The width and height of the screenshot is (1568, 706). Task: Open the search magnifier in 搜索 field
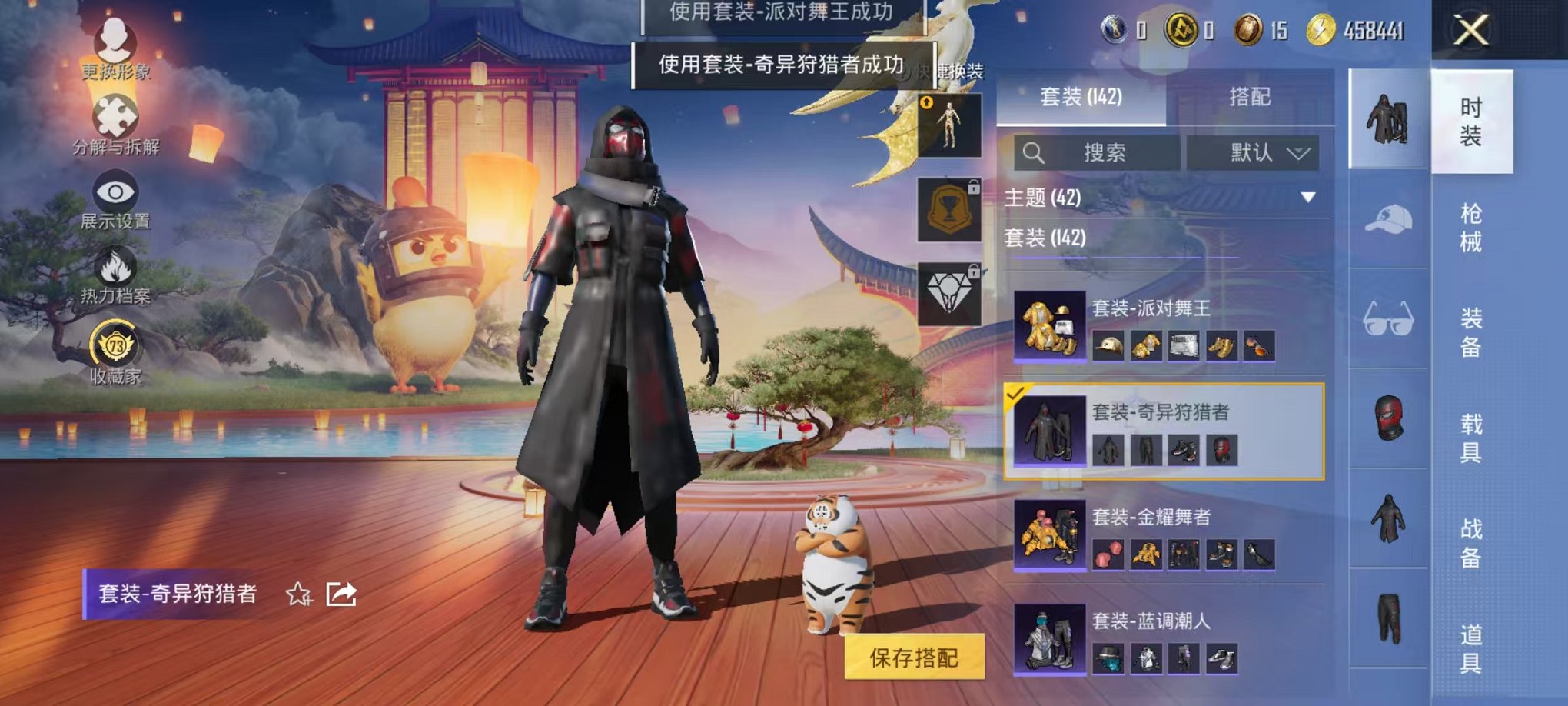[1034, 152]
